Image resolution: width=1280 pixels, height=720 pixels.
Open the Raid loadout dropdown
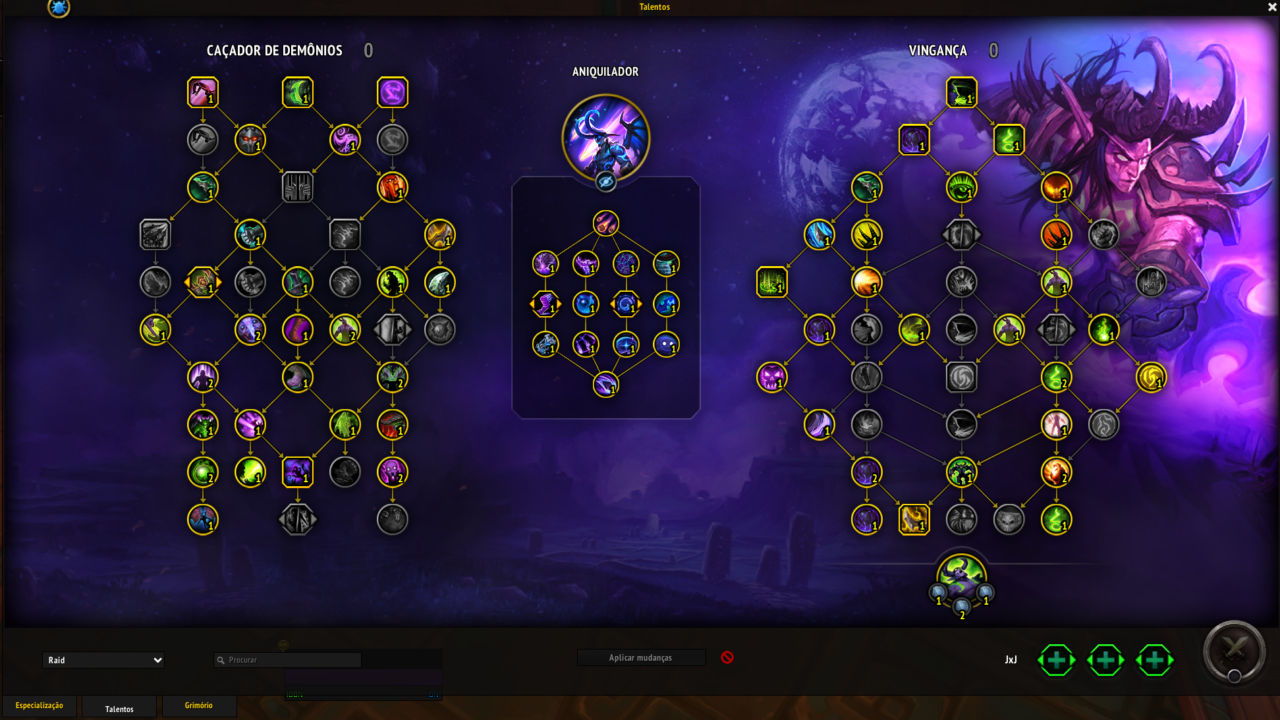[x=104, y=660]
